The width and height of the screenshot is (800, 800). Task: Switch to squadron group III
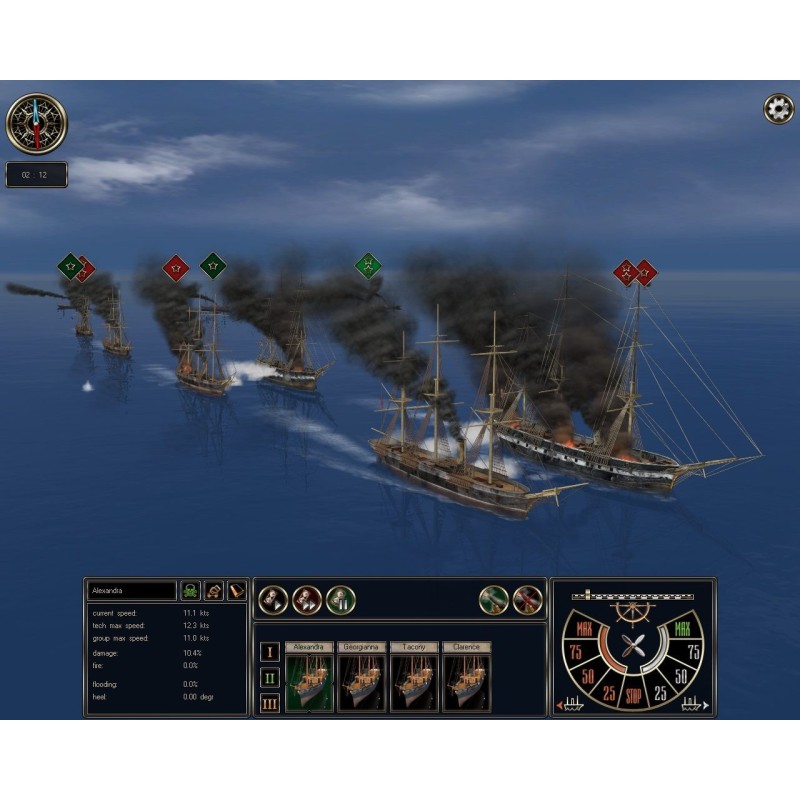(x=269, y=703)
